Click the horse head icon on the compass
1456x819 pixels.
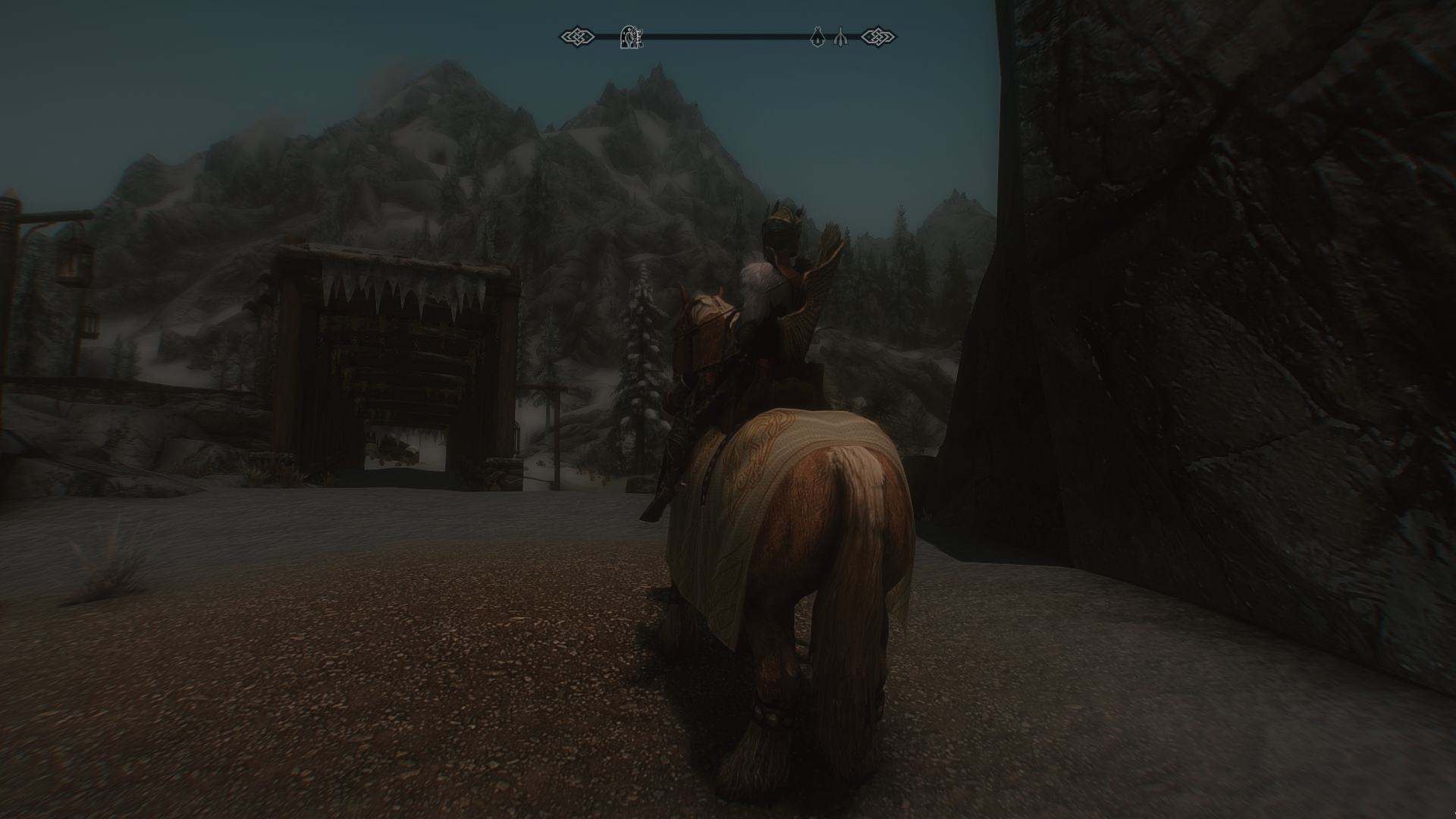pos(632,35)
